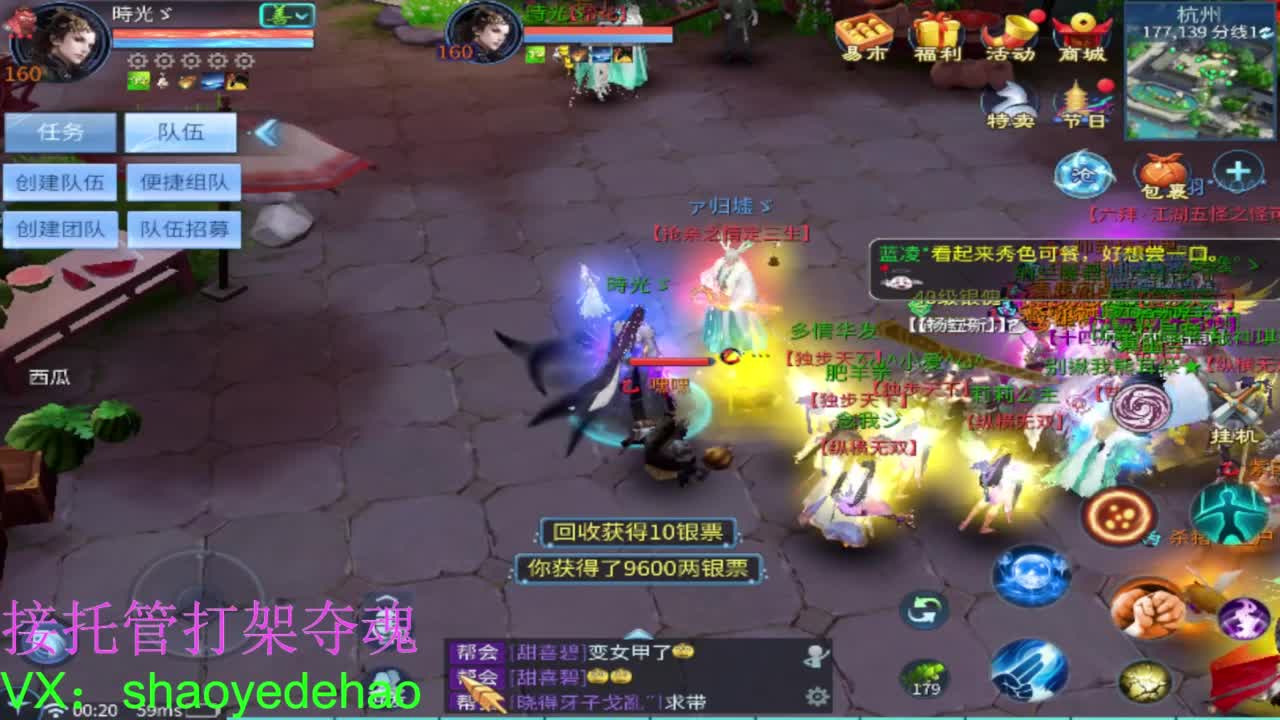The width and height of the screenshot is (1280, 720).
Task: Open the 包裹 backpack icon
Action: [1163, 172]
